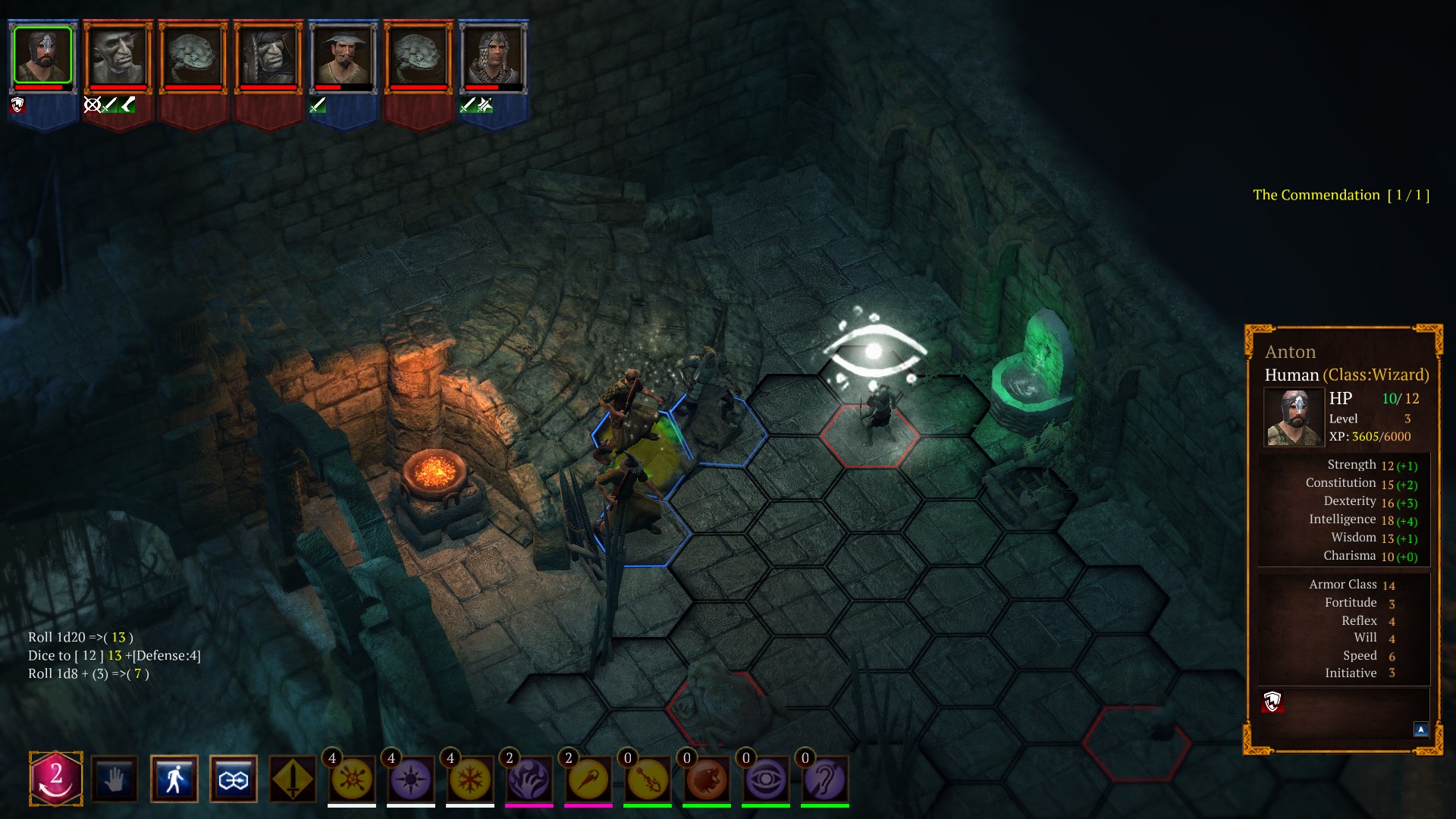
Task: Open The Commendation quest entry
Action: 1342,195
